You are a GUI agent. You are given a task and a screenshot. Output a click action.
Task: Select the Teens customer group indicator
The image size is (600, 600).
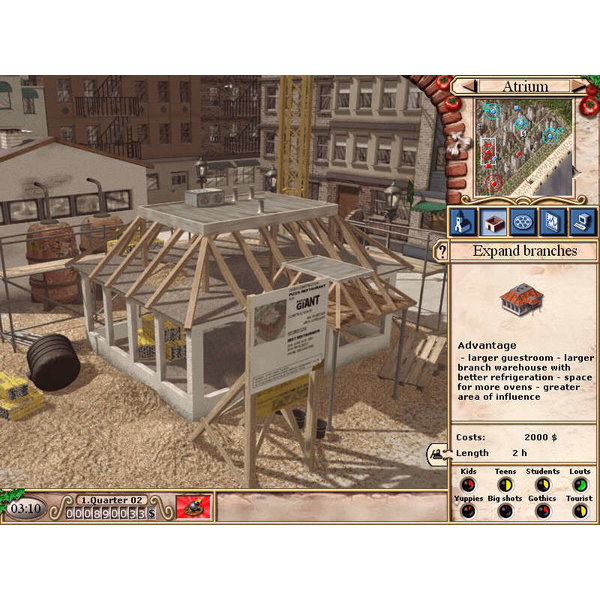(505, 485)
